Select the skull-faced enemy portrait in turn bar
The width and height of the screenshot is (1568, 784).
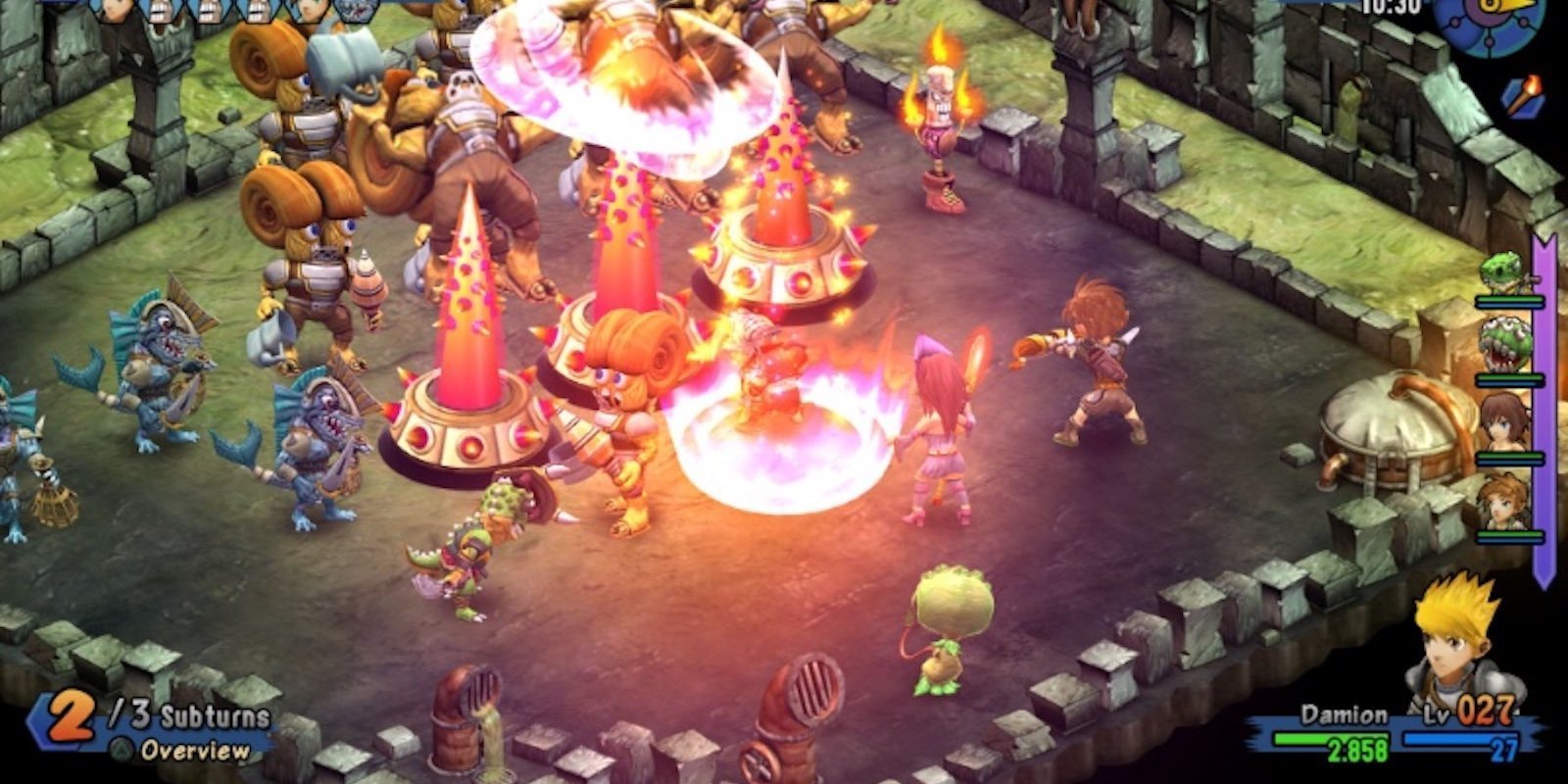pos(160,12)
